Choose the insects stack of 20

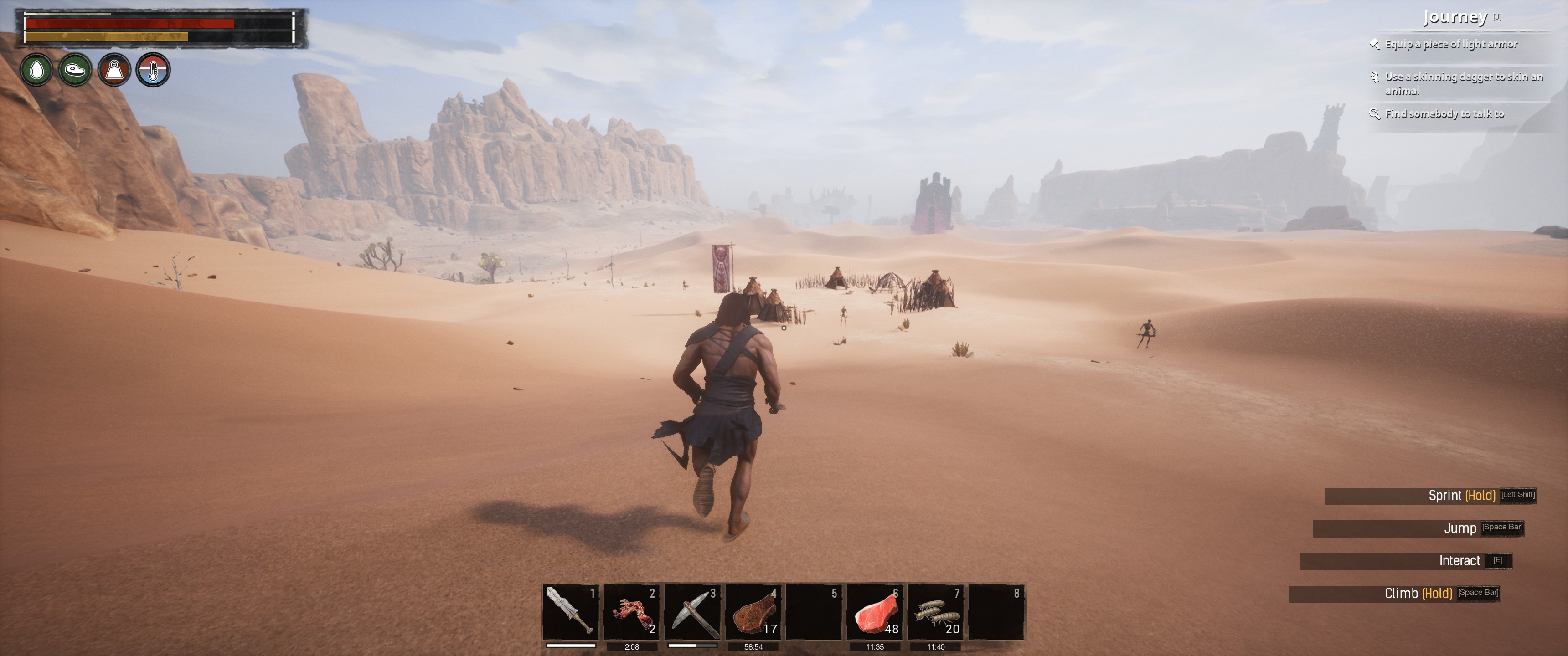936,611
